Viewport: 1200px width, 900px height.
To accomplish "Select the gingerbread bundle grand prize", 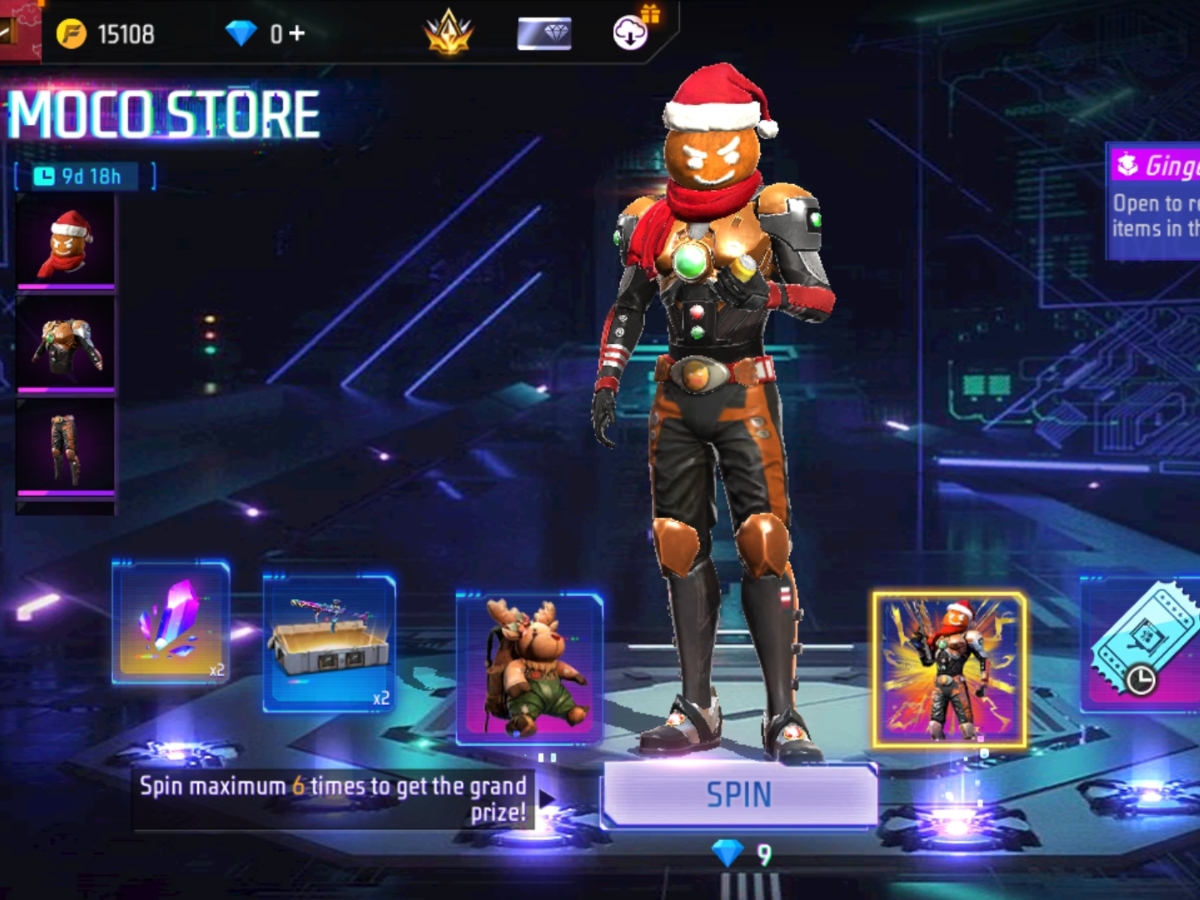I will tap(948, 669).
